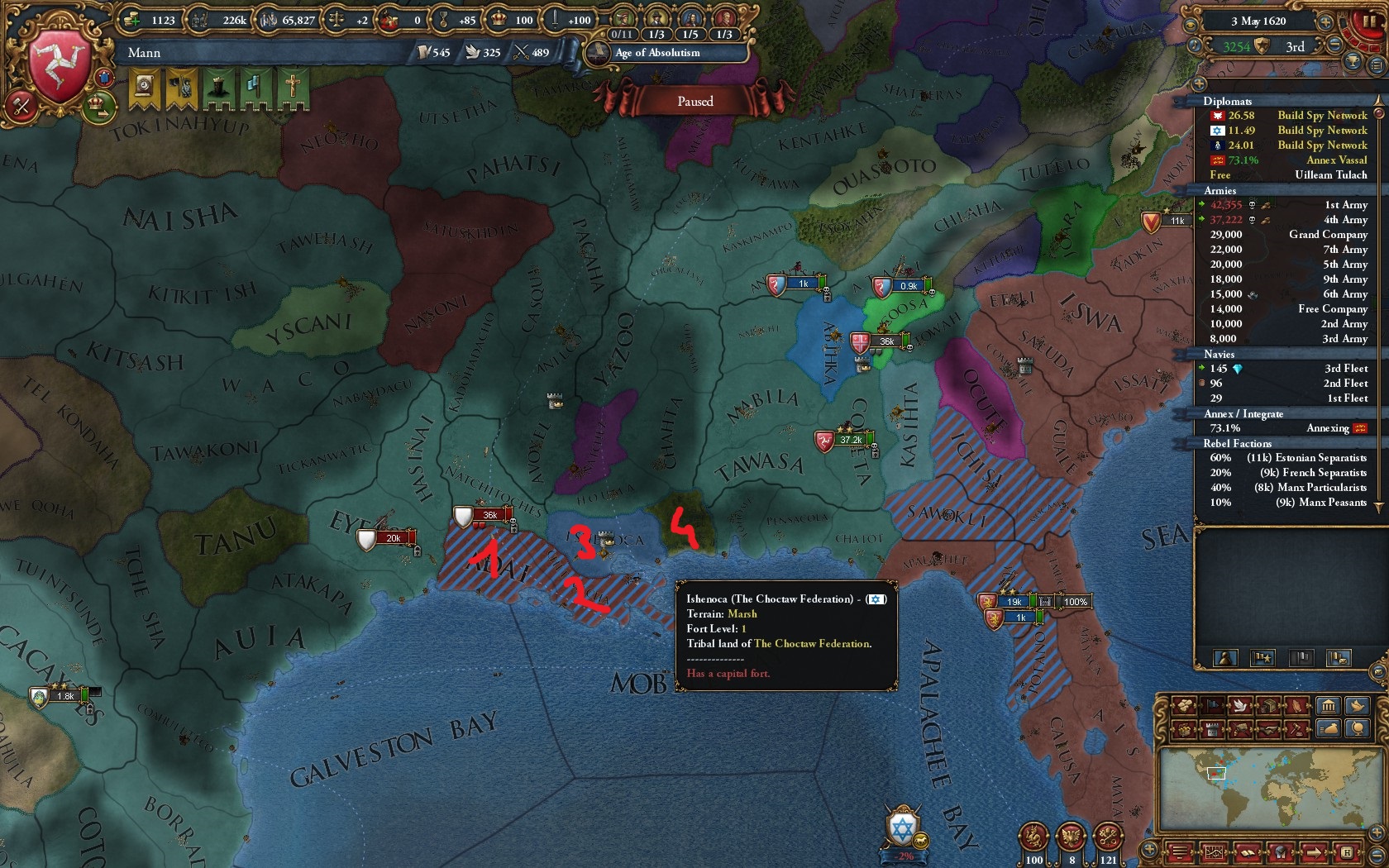This screenshot has width=1389, height=868.
Task: Open the achievements trophy button
Action: 1353,61
